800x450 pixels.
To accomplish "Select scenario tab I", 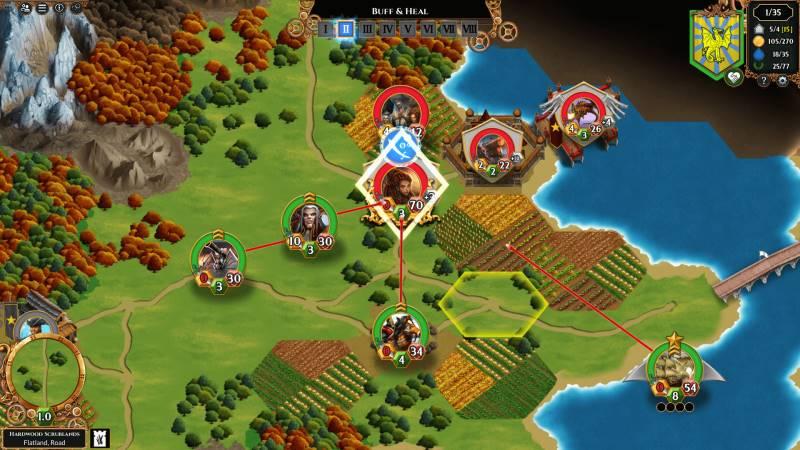I will click(x=325, y=29).
